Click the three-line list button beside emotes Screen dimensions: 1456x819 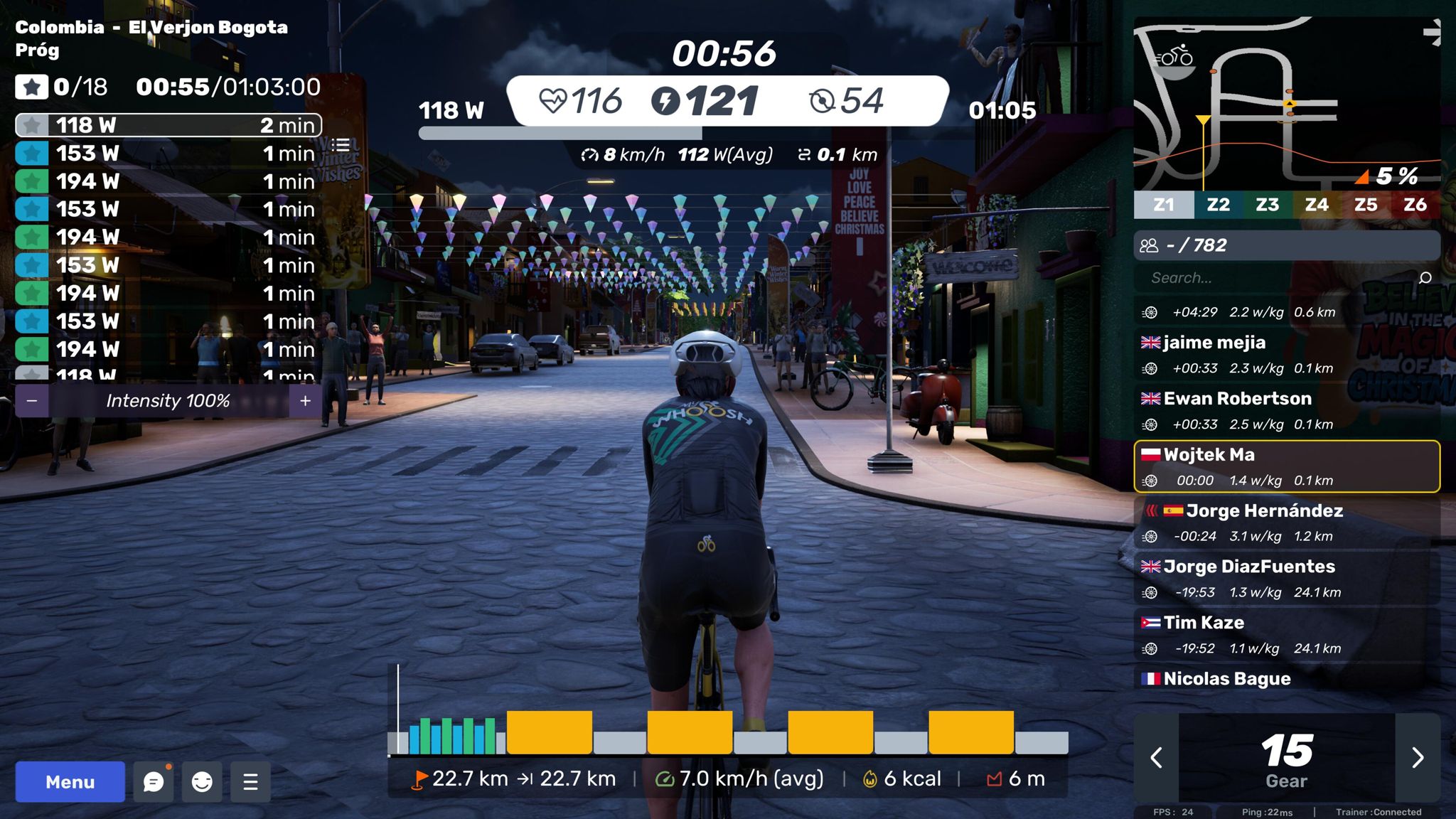pos(250,782)
